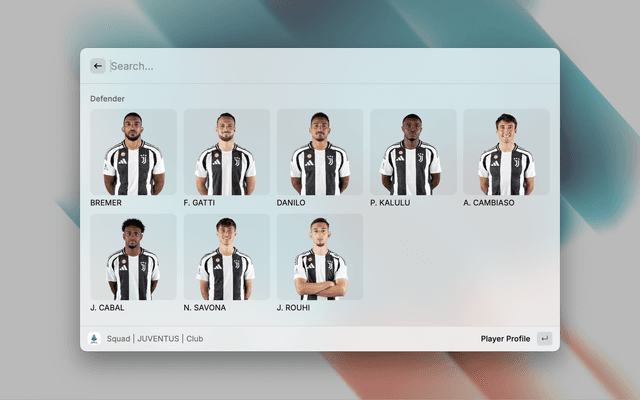Viewport: 640px width, 400px height.
Task: Click the league logo icon in footer
Action: click(x=94, y=339)
